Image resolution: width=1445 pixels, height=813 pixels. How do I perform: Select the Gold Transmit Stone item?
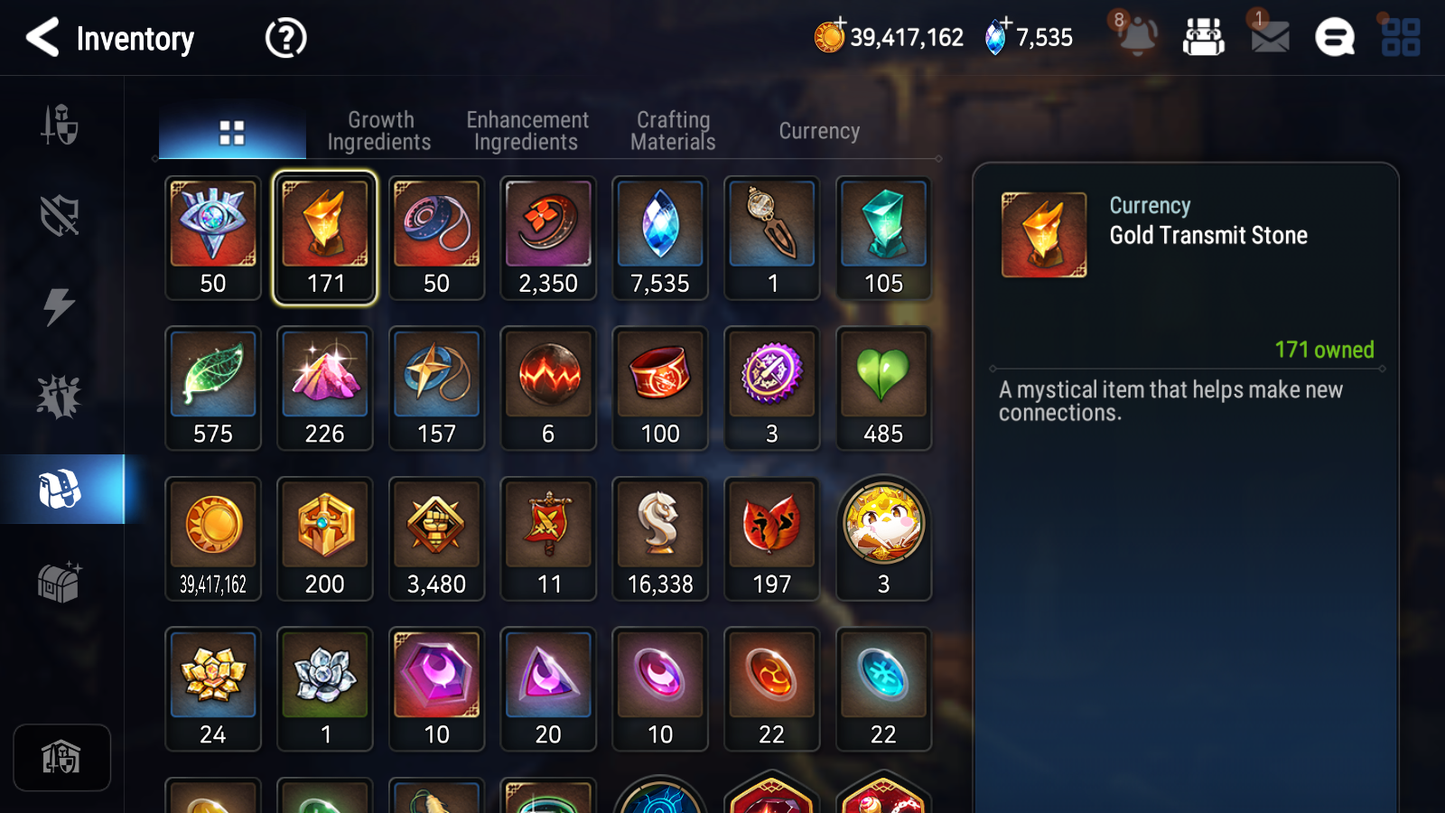[x=325, y=237]
